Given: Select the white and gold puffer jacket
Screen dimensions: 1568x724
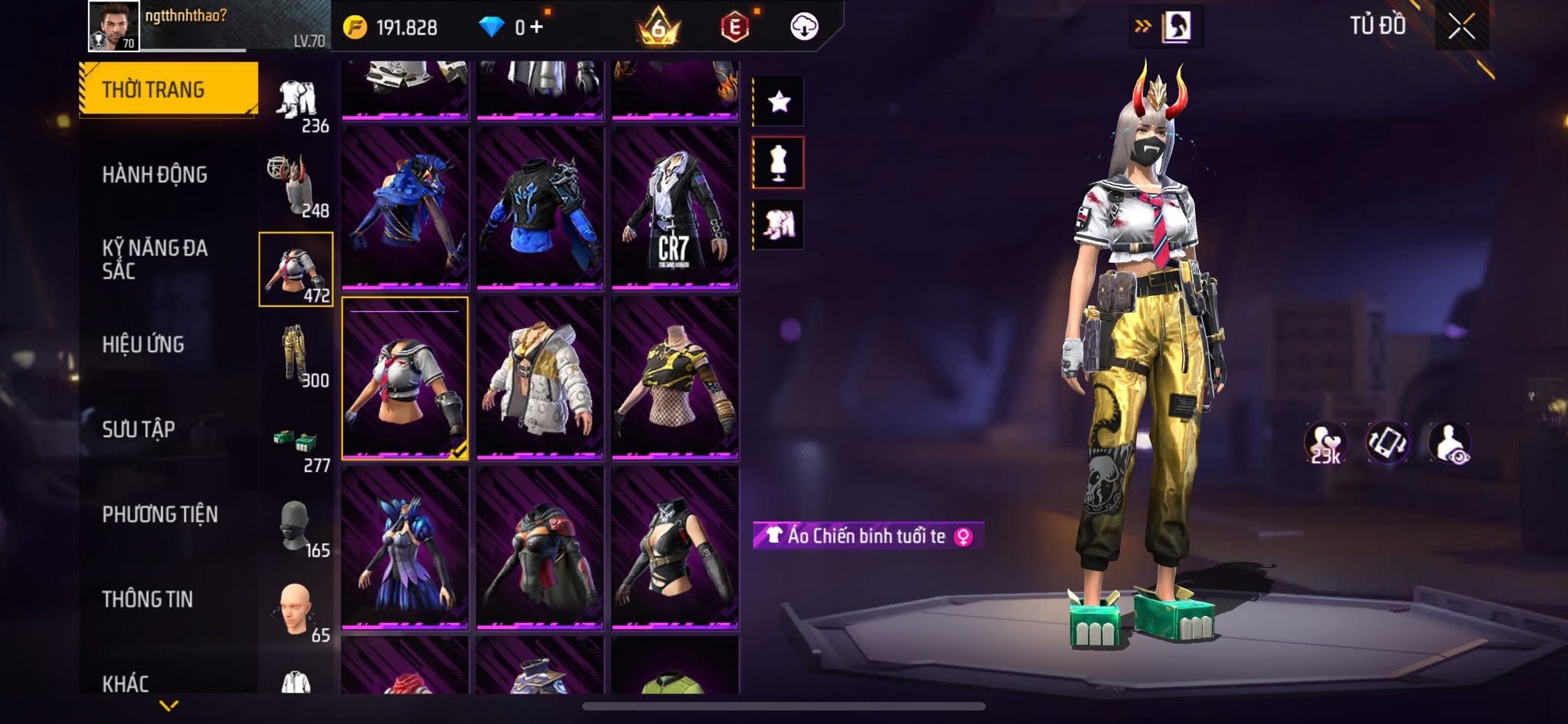Looking at the screenshot, I should coord(540,378).
